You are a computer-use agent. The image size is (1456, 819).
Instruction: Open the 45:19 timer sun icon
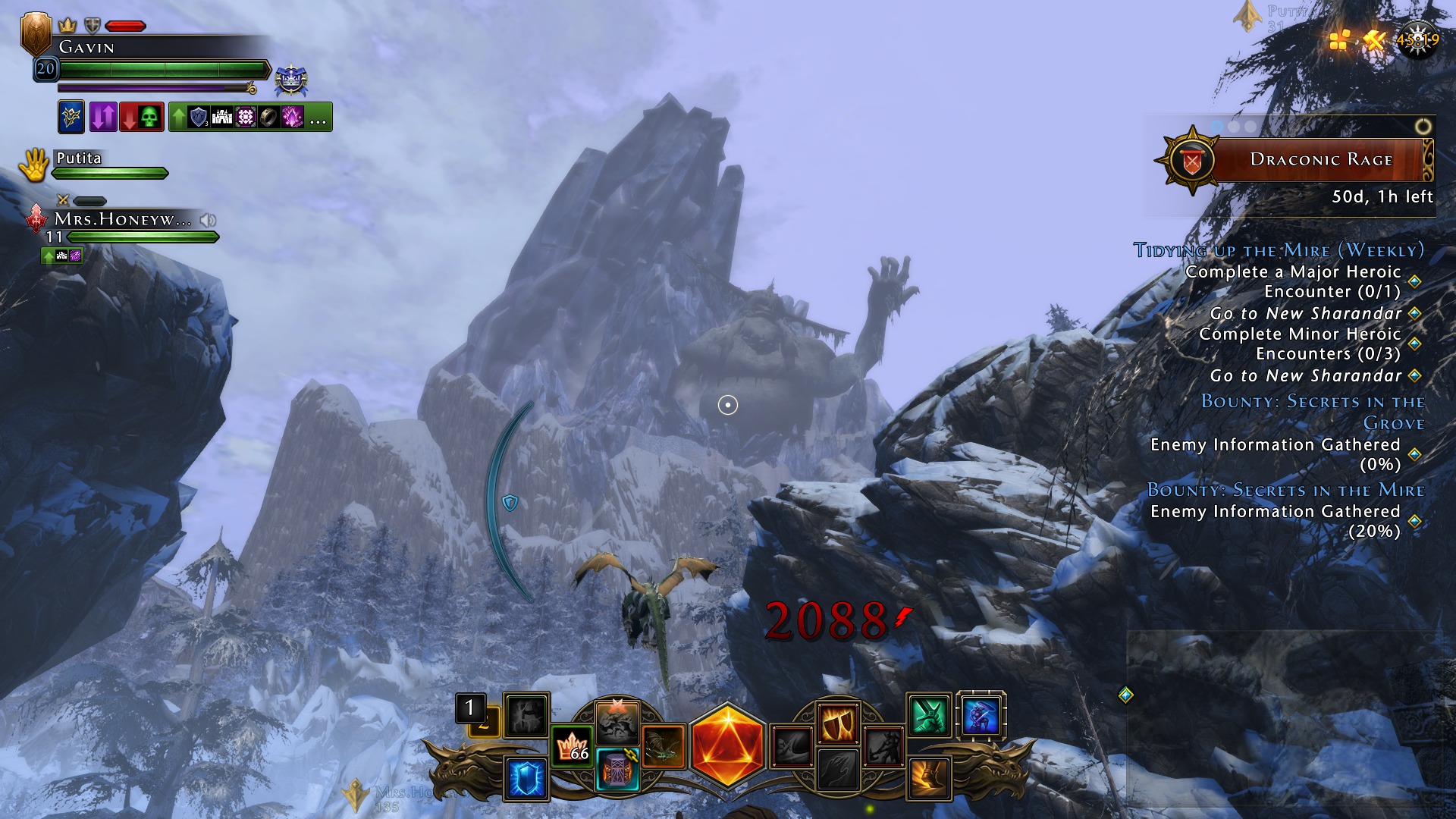(1417, 39)
